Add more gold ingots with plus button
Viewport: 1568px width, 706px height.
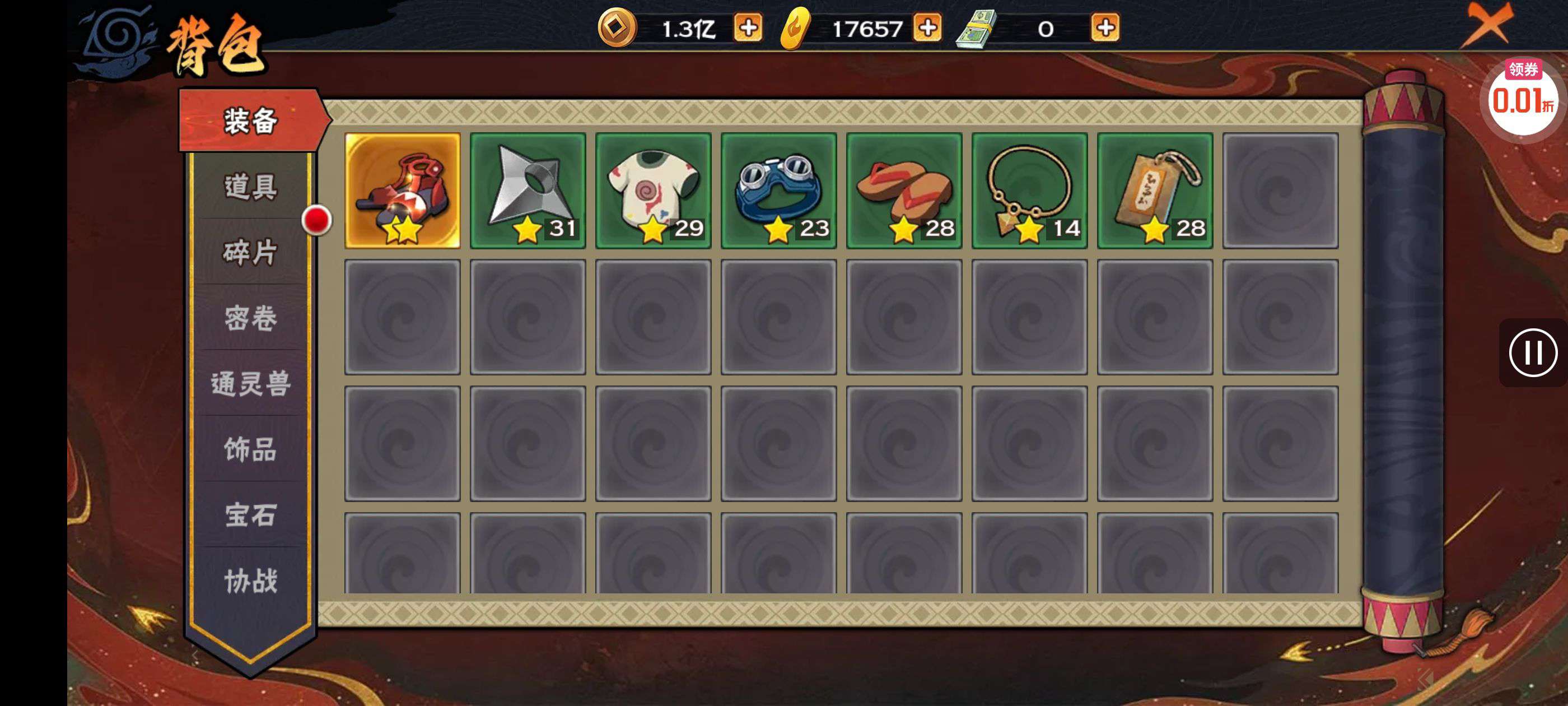928,28
